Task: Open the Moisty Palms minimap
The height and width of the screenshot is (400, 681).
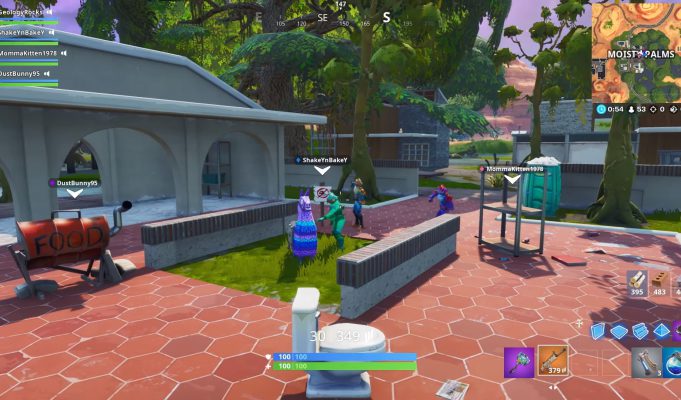Action: click(x=636, y=50)
